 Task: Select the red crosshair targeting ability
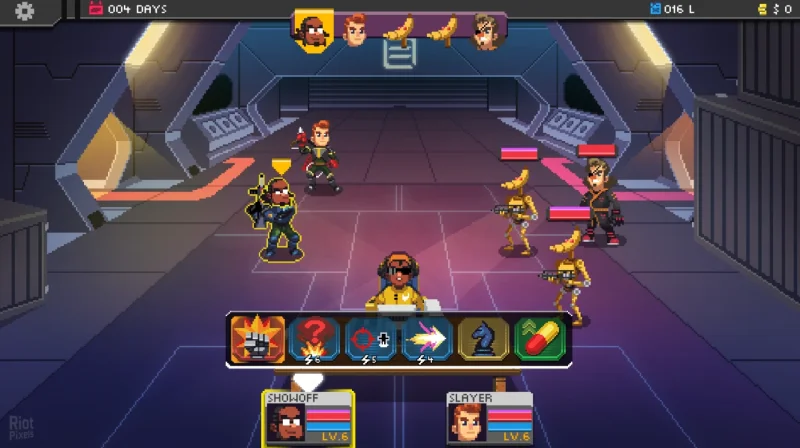pyautogui.click(x=371, y=339)
